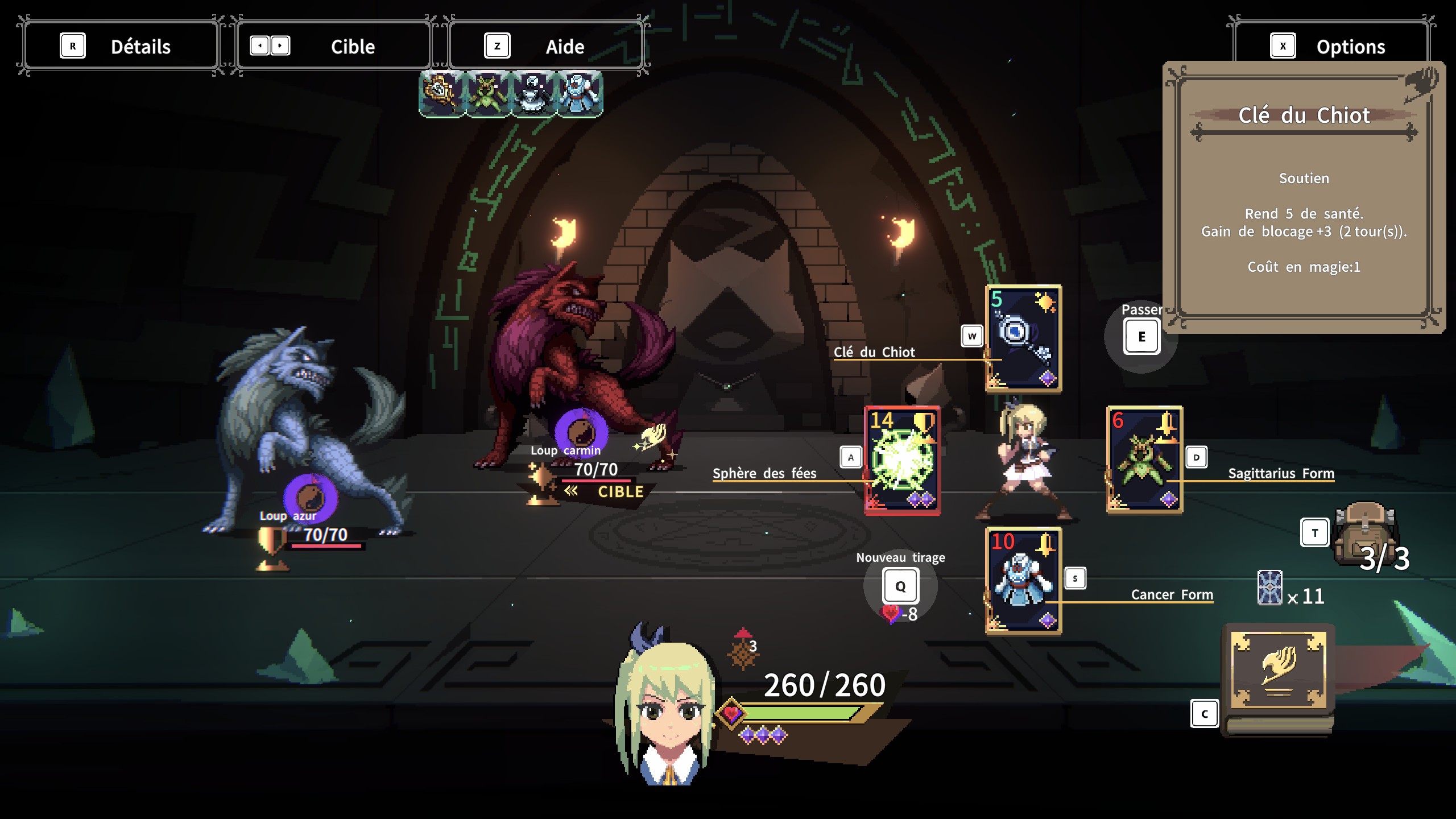Select the fourth ally portrait in the row
The height and width of the screenshot is (819, 1456).
580,94
